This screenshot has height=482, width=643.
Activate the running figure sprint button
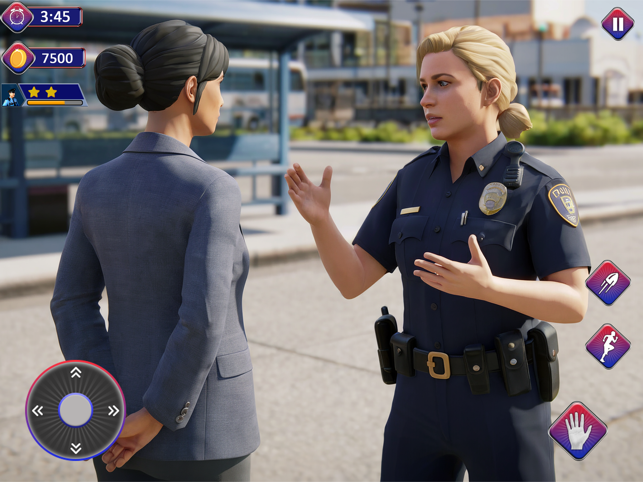pos(607,347)
